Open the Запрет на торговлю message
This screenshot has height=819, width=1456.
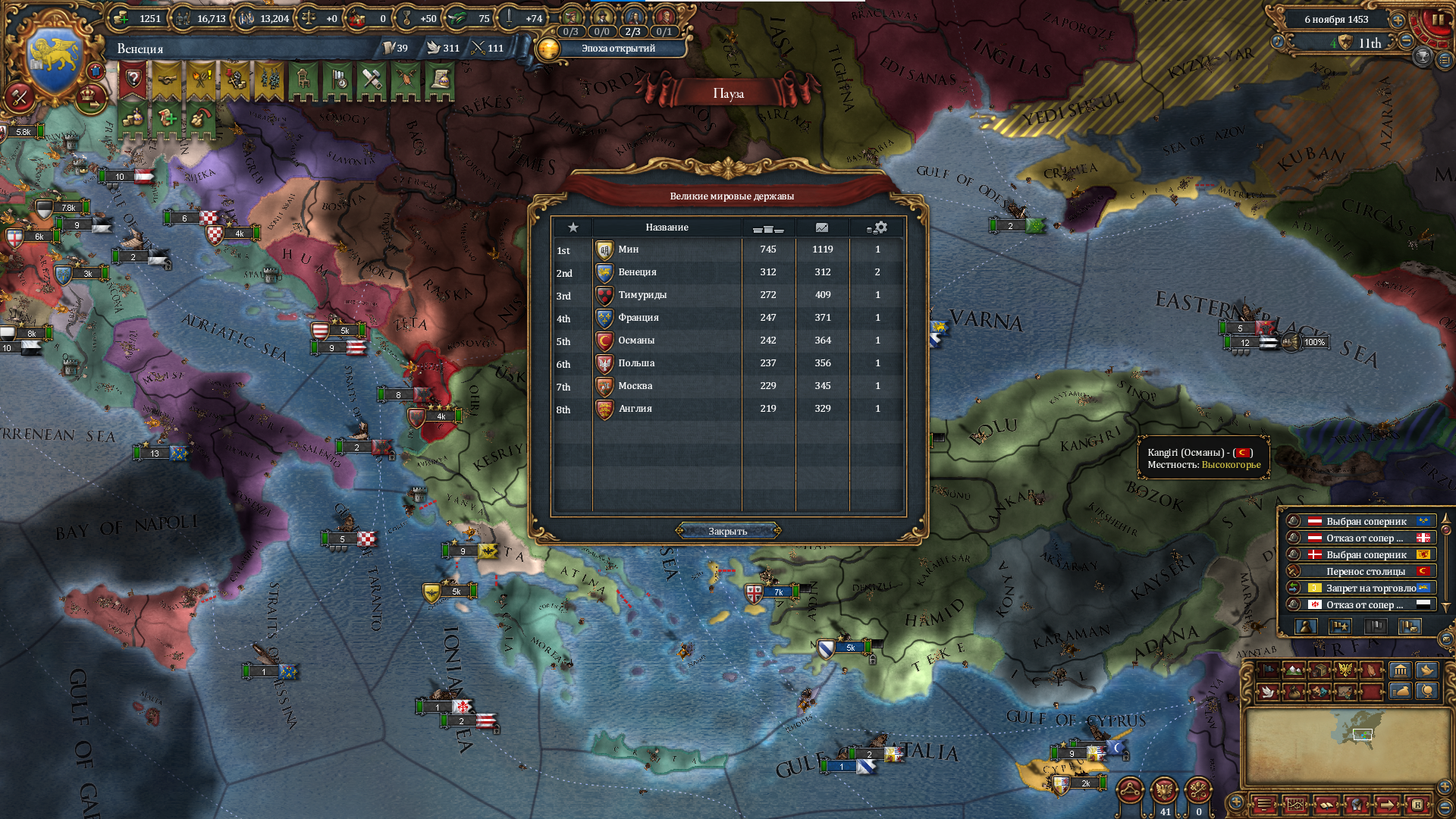click(x=1365, y=588)
